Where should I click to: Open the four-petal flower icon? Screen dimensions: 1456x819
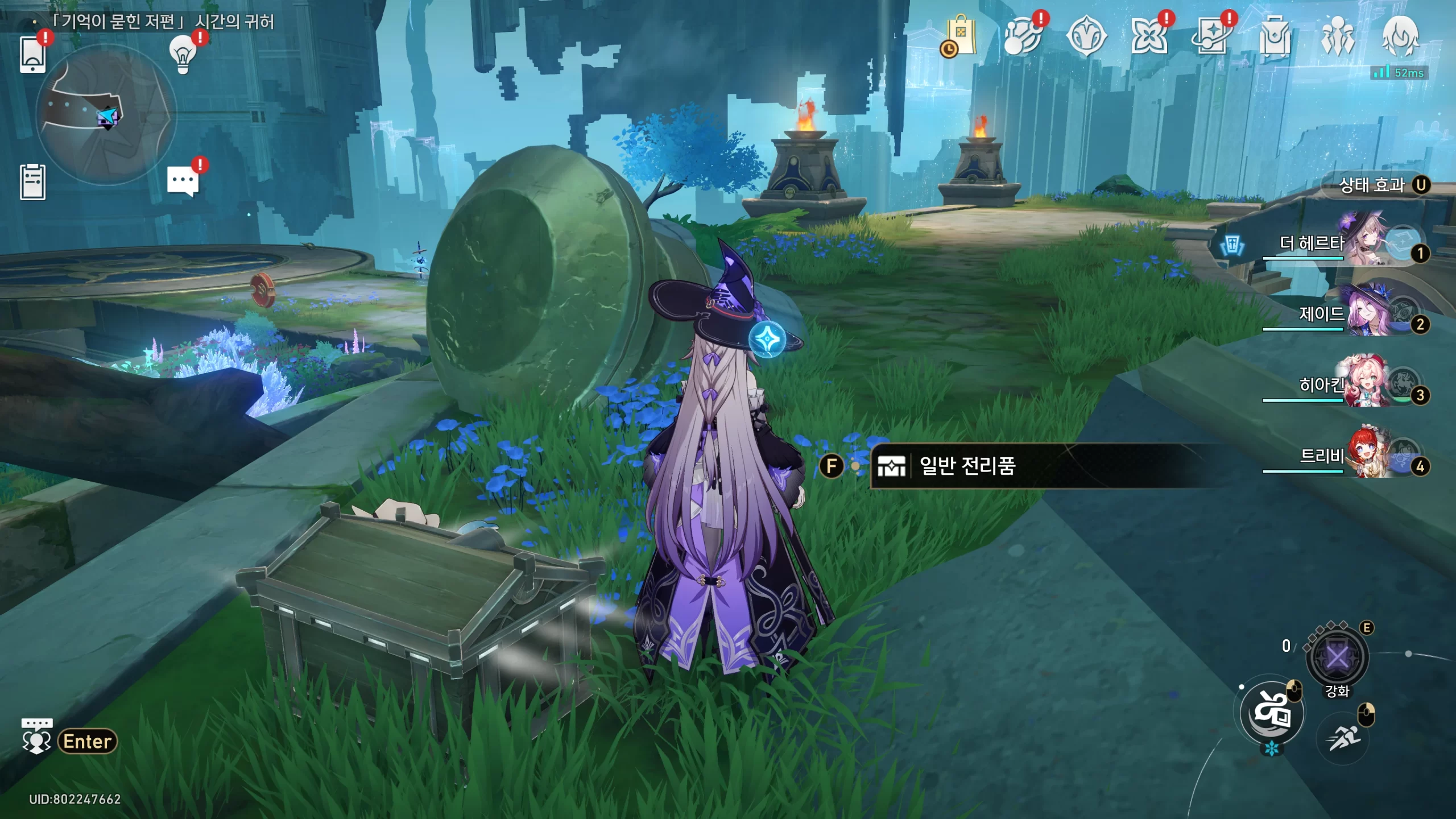tap(1149, 36)
